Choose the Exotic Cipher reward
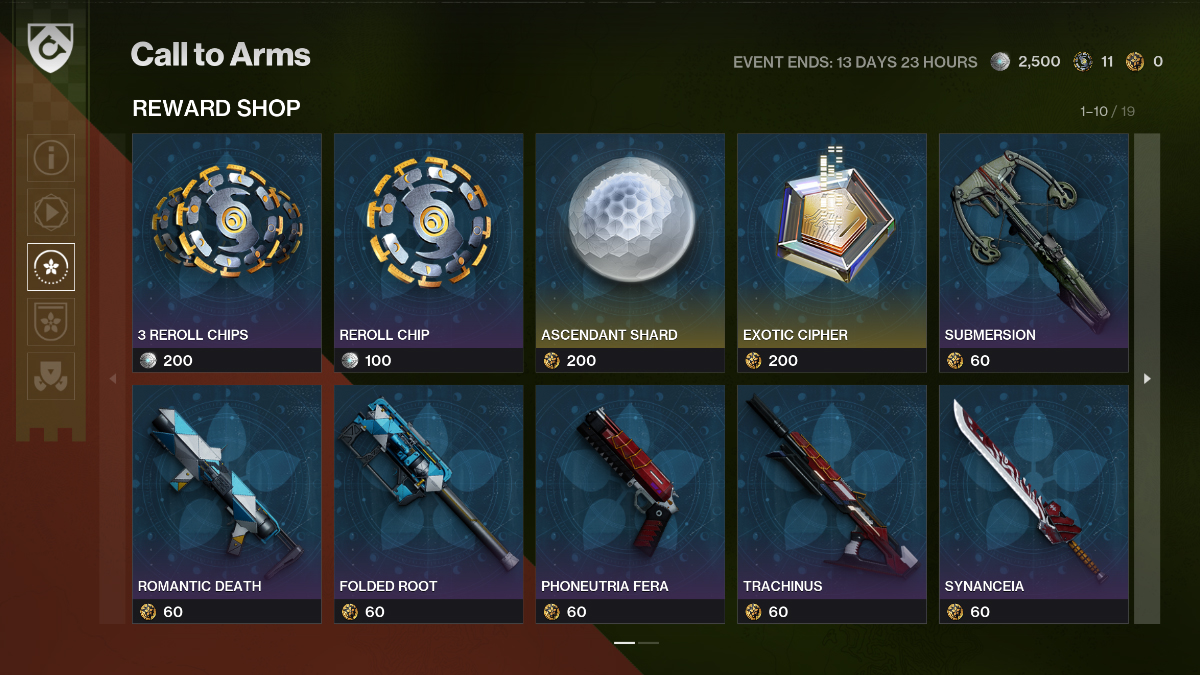Image resolution: width=1200 pixels, height=675 pixels. tap(832, 252)
